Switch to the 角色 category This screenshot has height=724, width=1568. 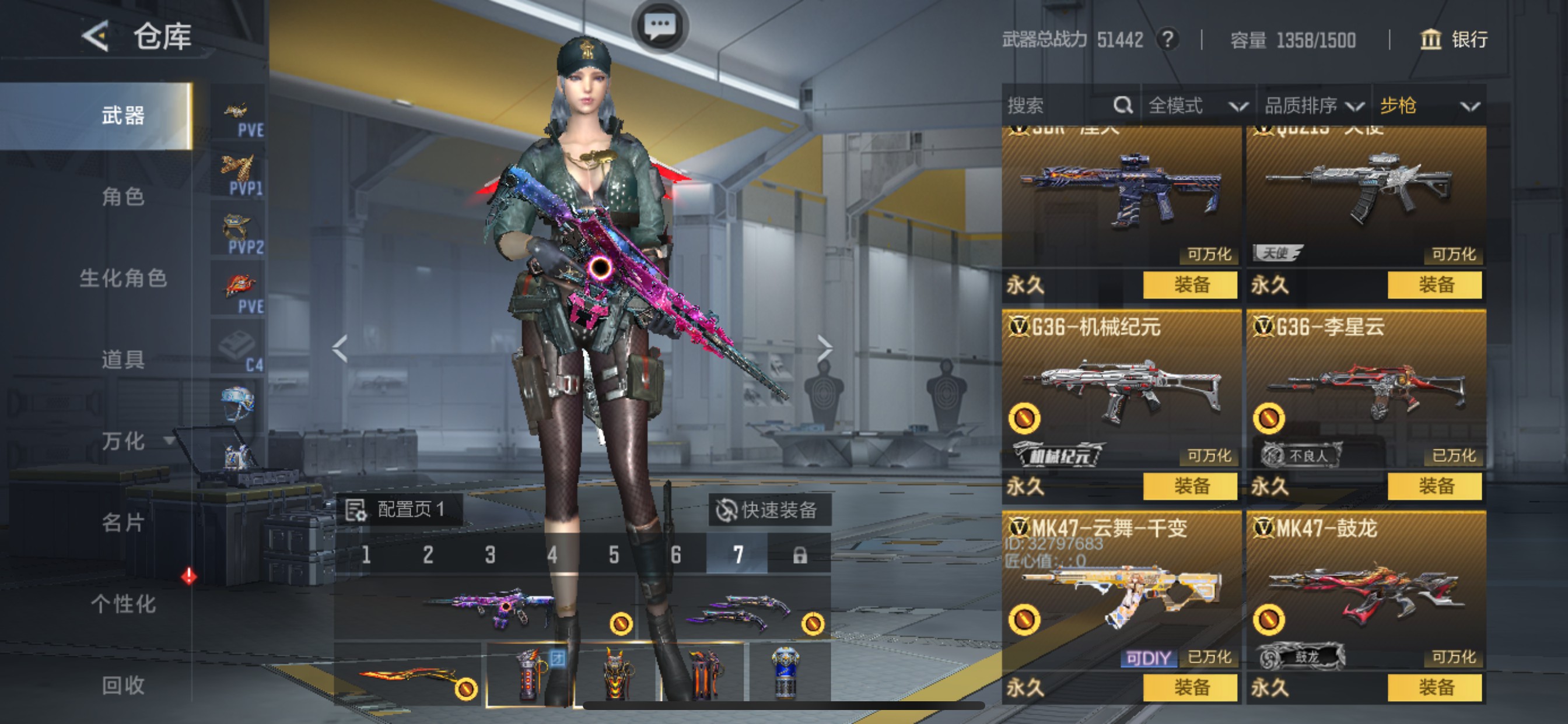tap(123, 196)
